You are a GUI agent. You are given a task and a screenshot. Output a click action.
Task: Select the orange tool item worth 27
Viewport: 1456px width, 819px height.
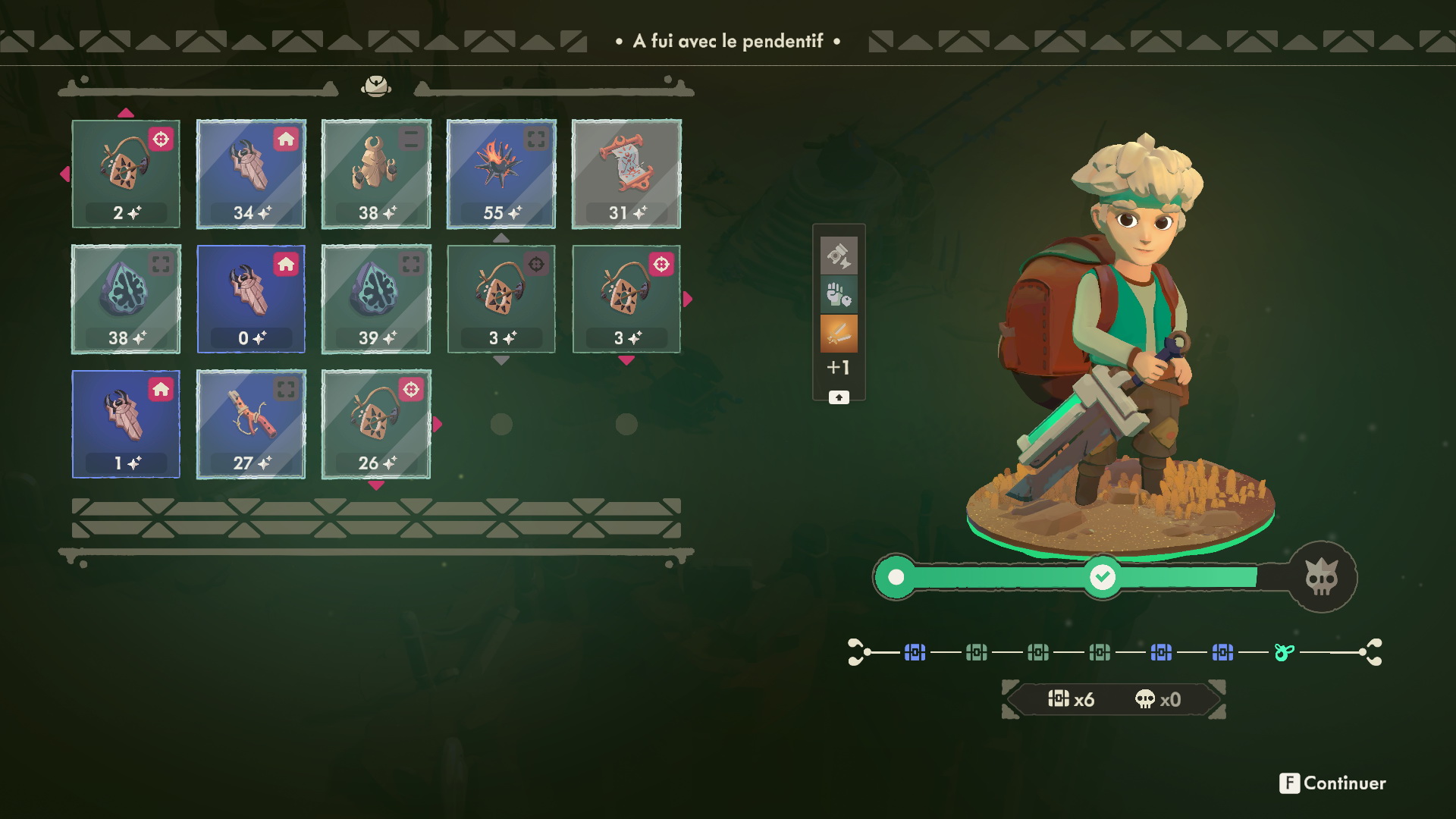point(251,424)
